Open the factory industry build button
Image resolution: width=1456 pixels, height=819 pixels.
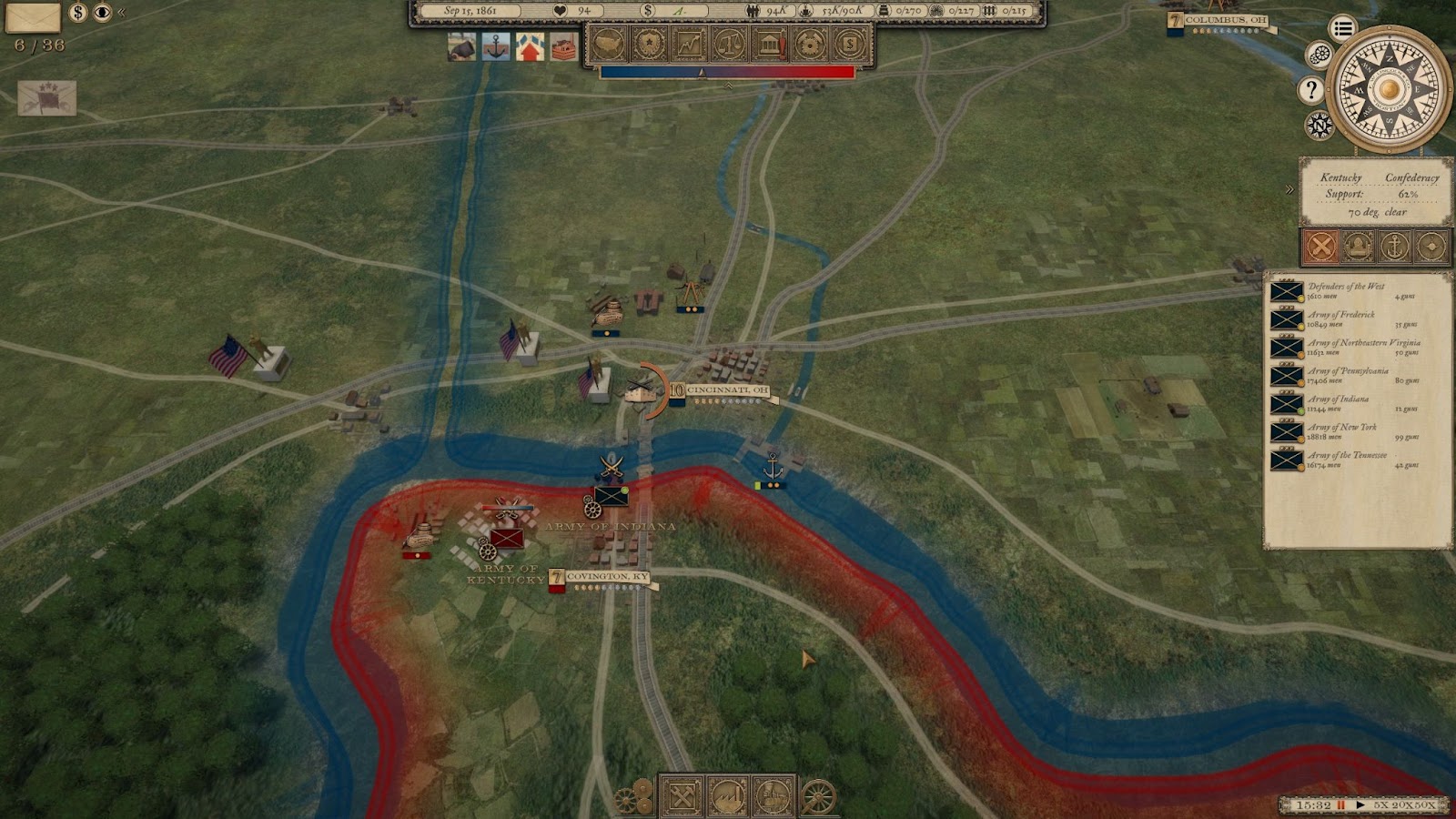tap(728, 797)
